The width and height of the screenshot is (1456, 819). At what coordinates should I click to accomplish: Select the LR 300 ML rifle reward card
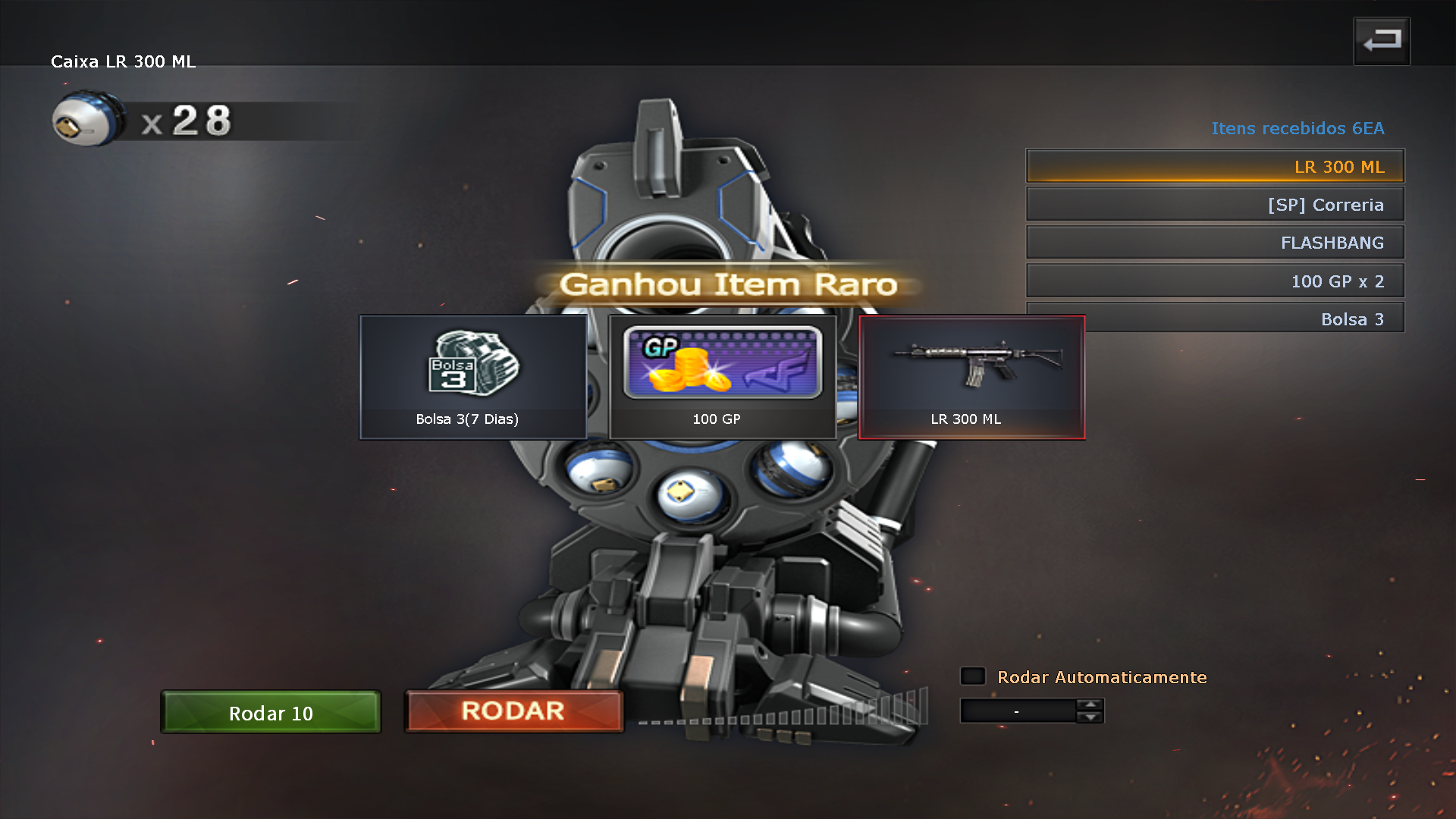coord(971,377)
